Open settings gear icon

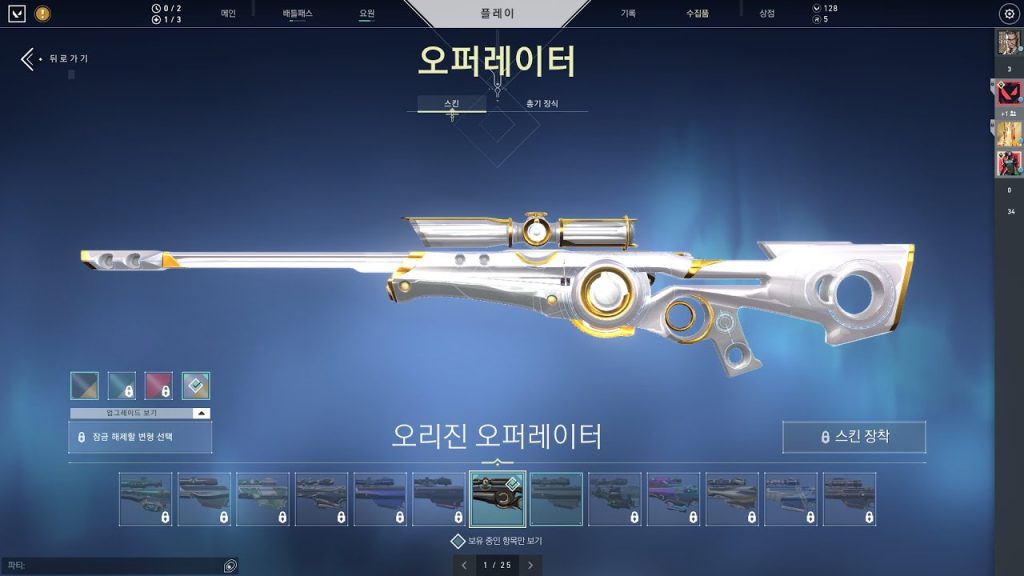click(1008, 14)
